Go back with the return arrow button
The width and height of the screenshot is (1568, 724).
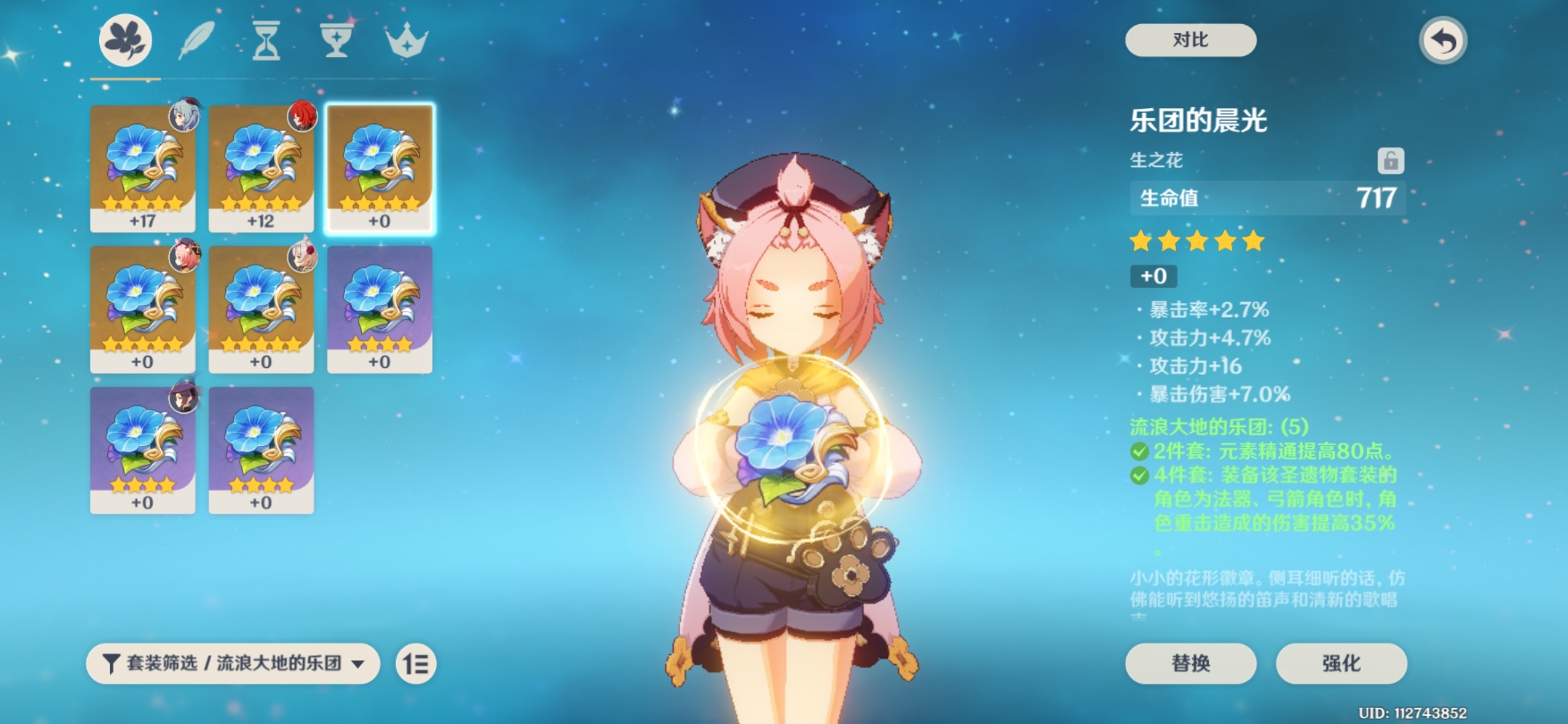click(1443, 41)
